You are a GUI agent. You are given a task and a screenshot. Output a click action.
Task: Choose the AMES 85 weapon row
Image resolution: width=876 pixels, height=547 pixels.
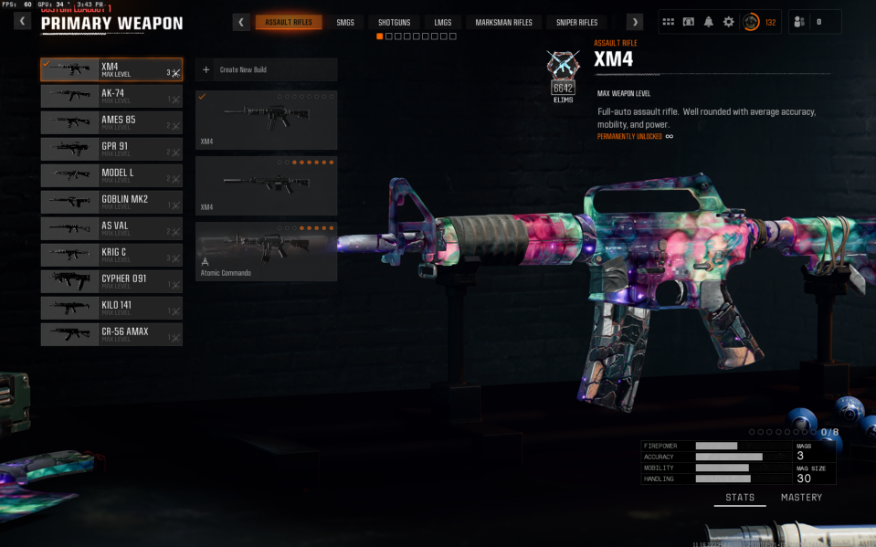pos(111,122)
